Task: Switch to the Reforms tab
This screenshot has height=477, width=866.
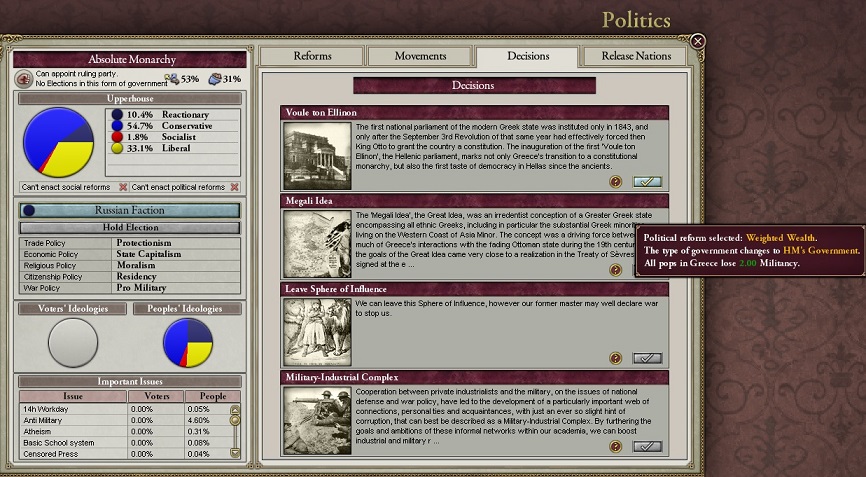Action: click(x=312, y=57)
